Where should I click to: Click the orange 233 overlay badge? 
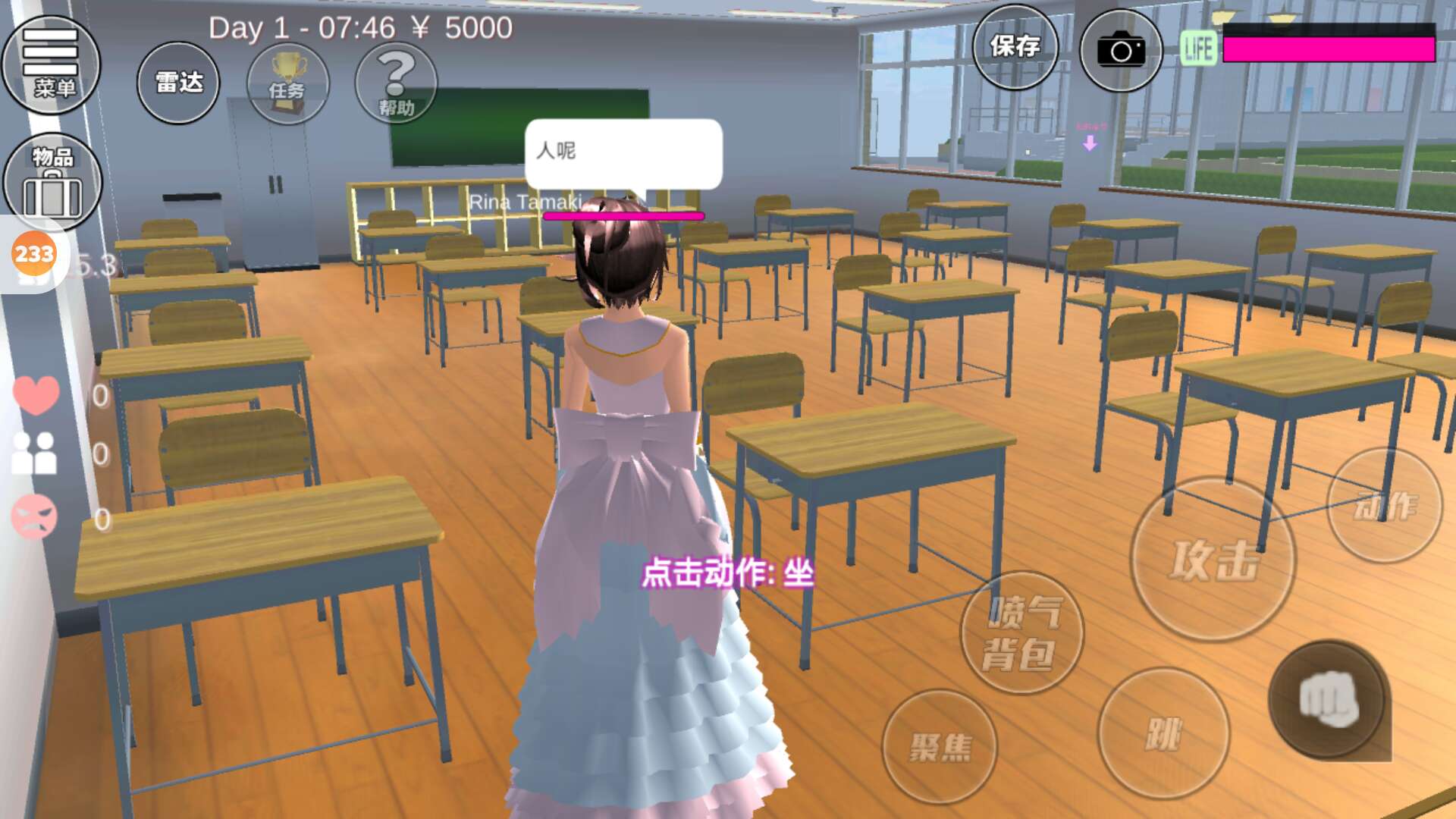click(34, 254)
